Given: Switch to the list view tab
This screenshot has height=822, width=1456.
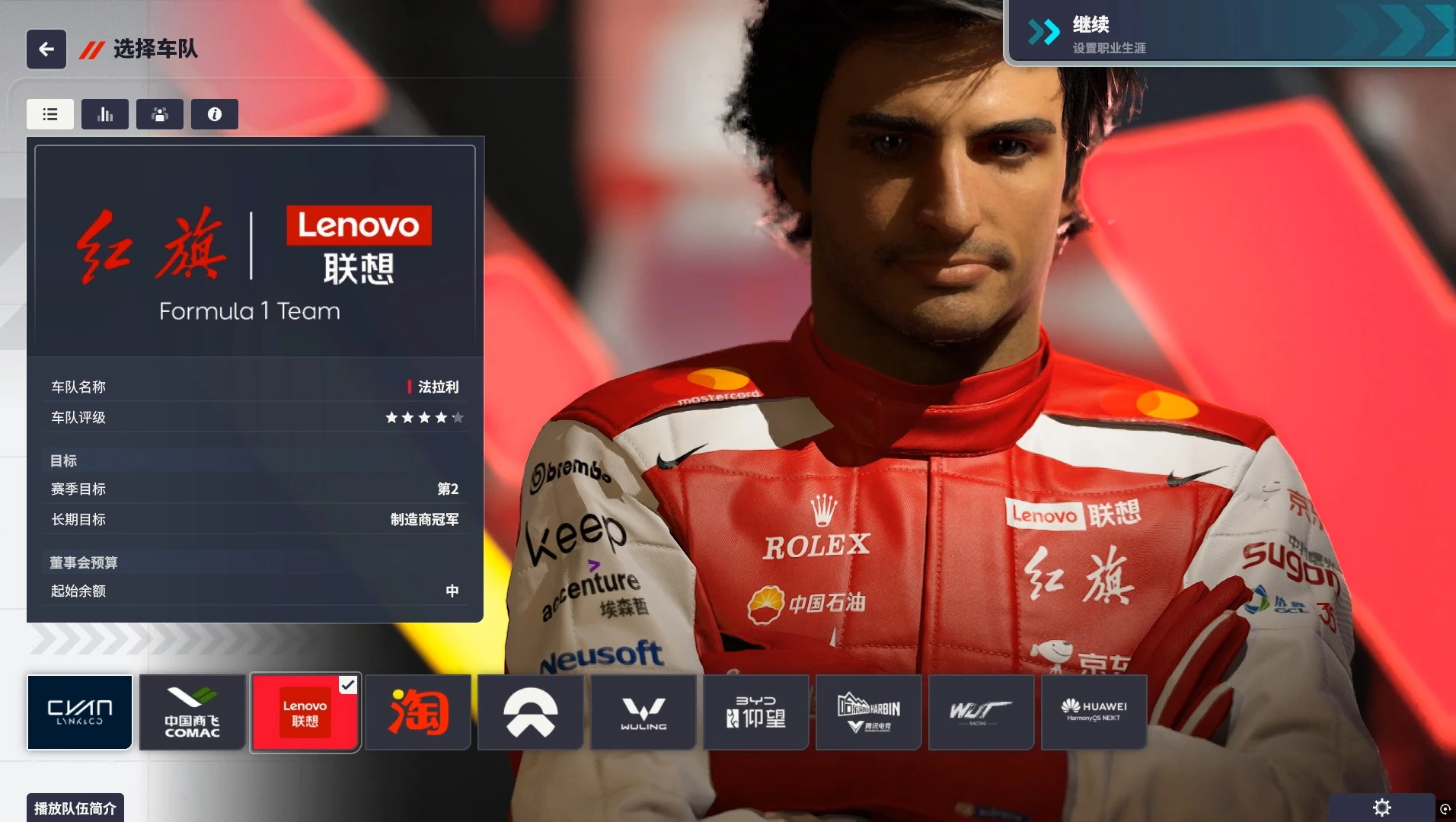Looking at the screenshot, I should [50, 114].
